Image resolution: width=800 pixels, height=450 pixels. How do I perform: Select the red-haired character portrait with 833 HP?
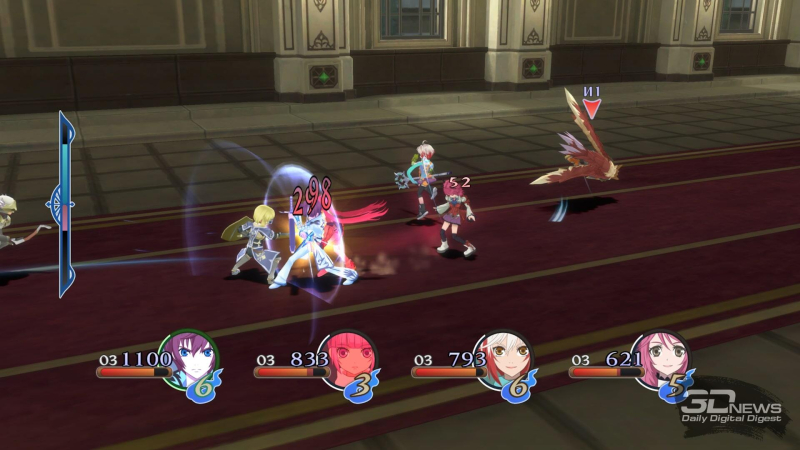[346, 360]
